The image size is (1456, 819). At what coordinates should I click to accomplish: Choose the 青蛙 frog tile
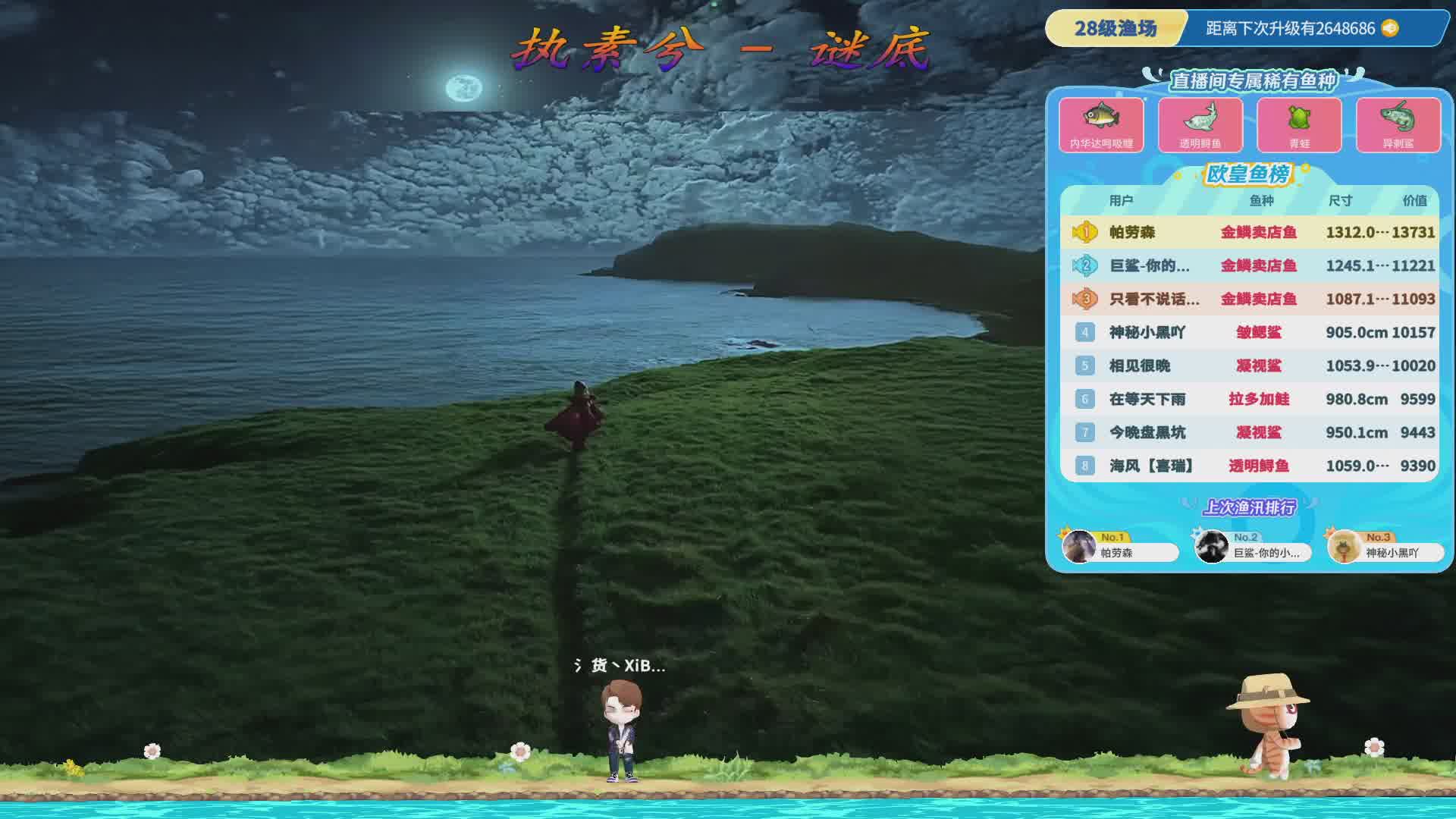[1299, 124]
